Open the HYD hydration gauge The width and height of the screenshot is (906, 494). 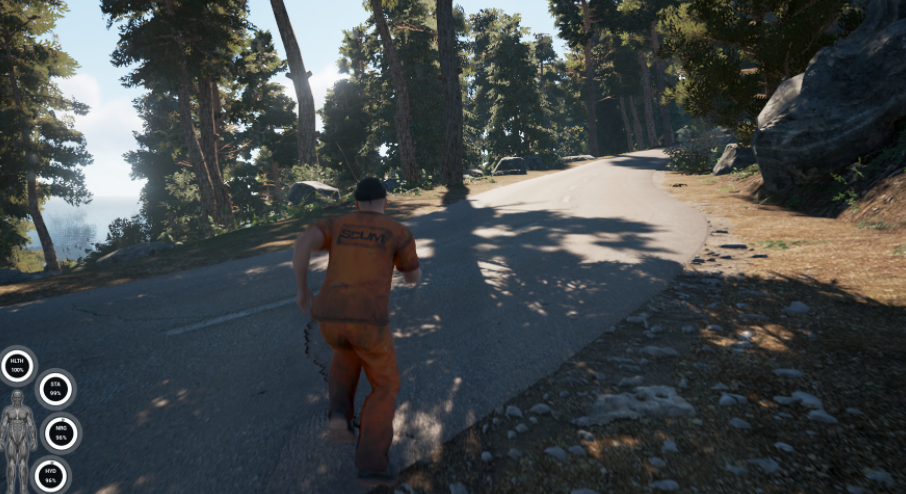pos(50,475)
